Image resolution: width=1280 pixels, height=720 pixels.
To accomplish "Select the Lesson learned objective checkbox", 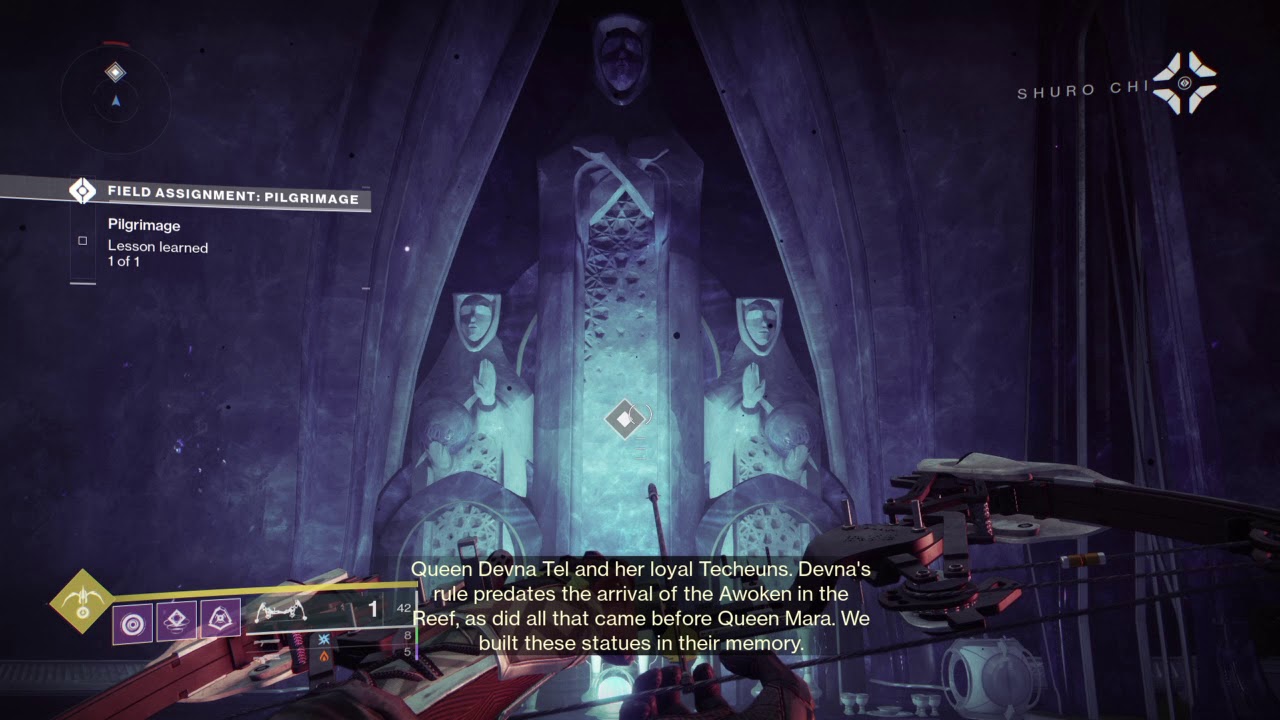I will [x=83, y=241].
